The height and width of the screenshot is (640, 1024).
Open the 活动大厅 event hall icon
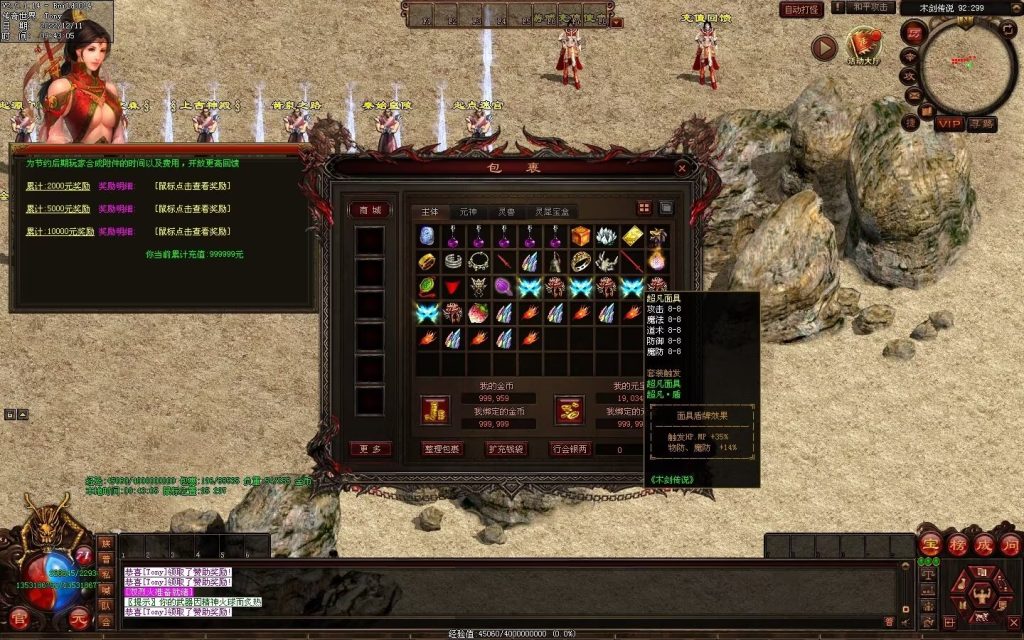point(864,45)
